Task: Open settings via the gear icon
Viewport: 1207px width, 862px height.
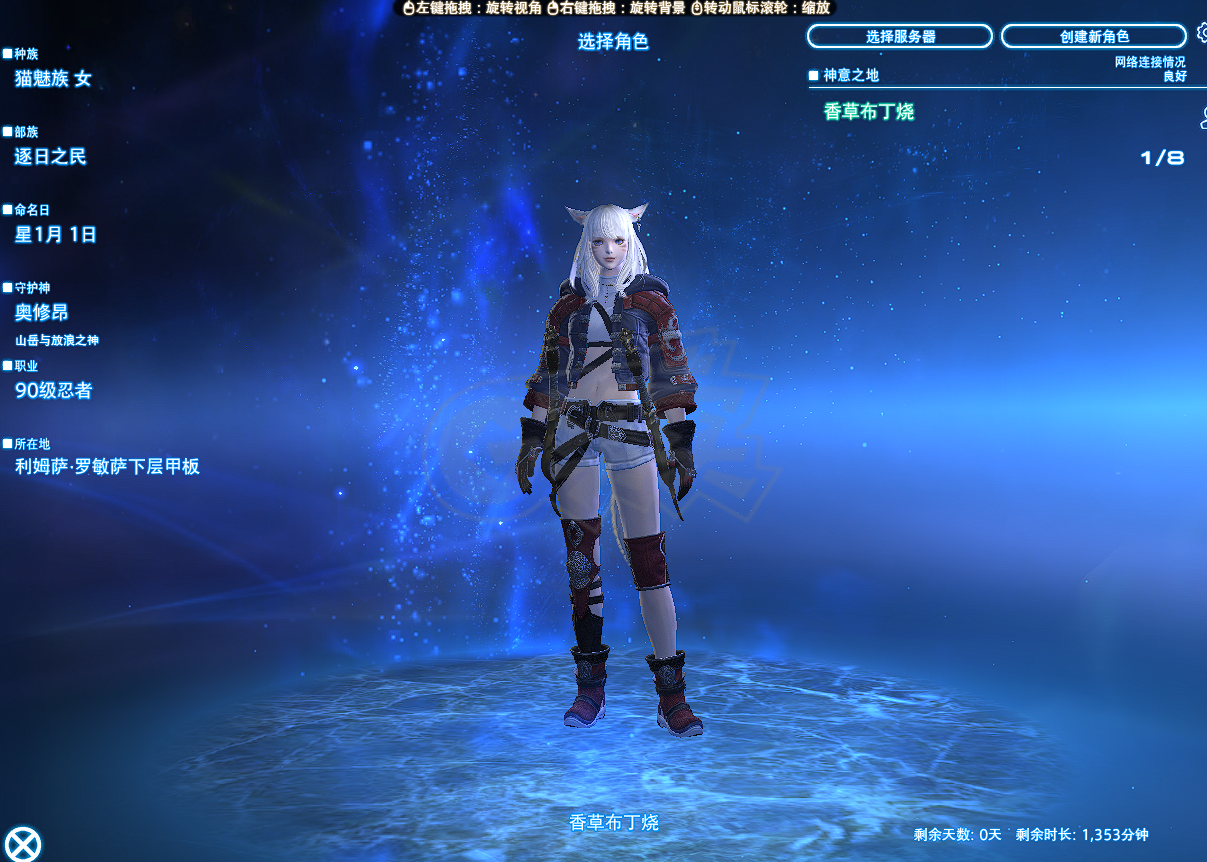Action: click(1203, 34)
